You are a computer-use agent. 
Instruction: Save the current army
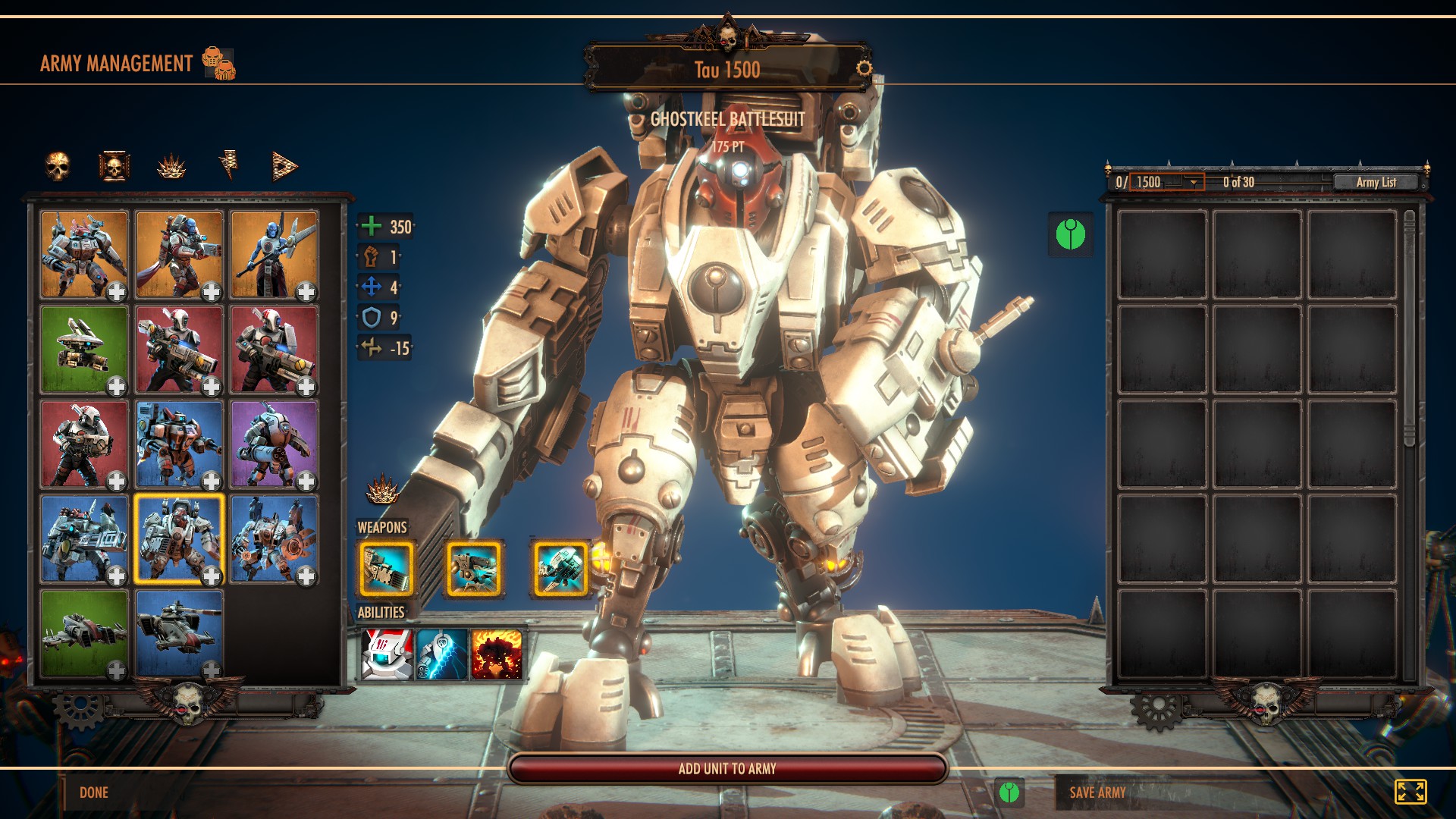pos(1097,792)
